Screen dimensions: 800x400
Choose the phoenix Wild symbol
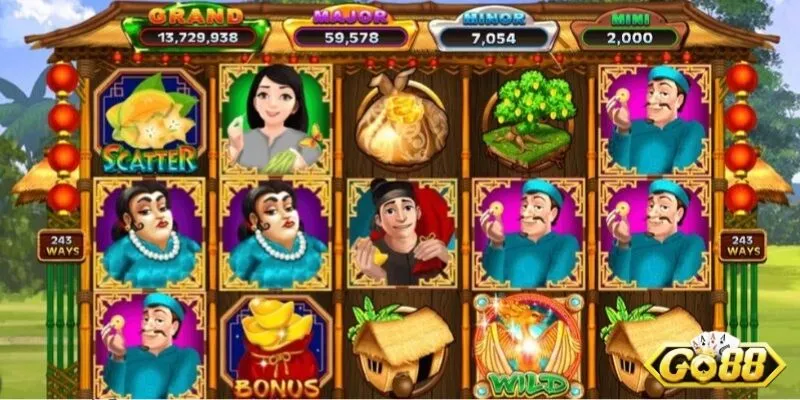527,347
